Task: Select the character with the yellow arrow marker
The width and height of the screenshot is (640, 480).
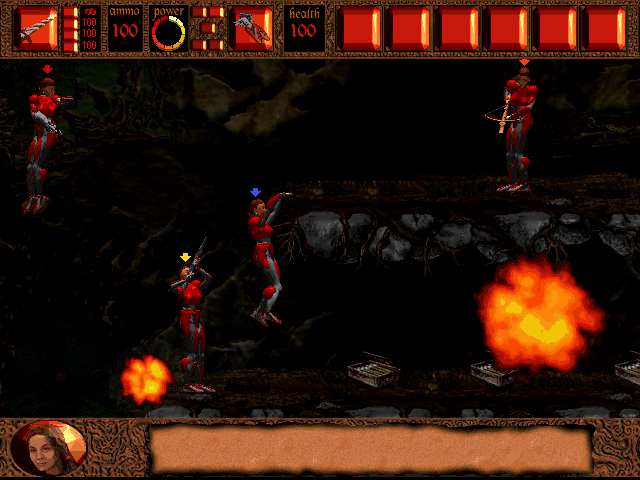Action: pyautogui.click(x=191, y=322)
